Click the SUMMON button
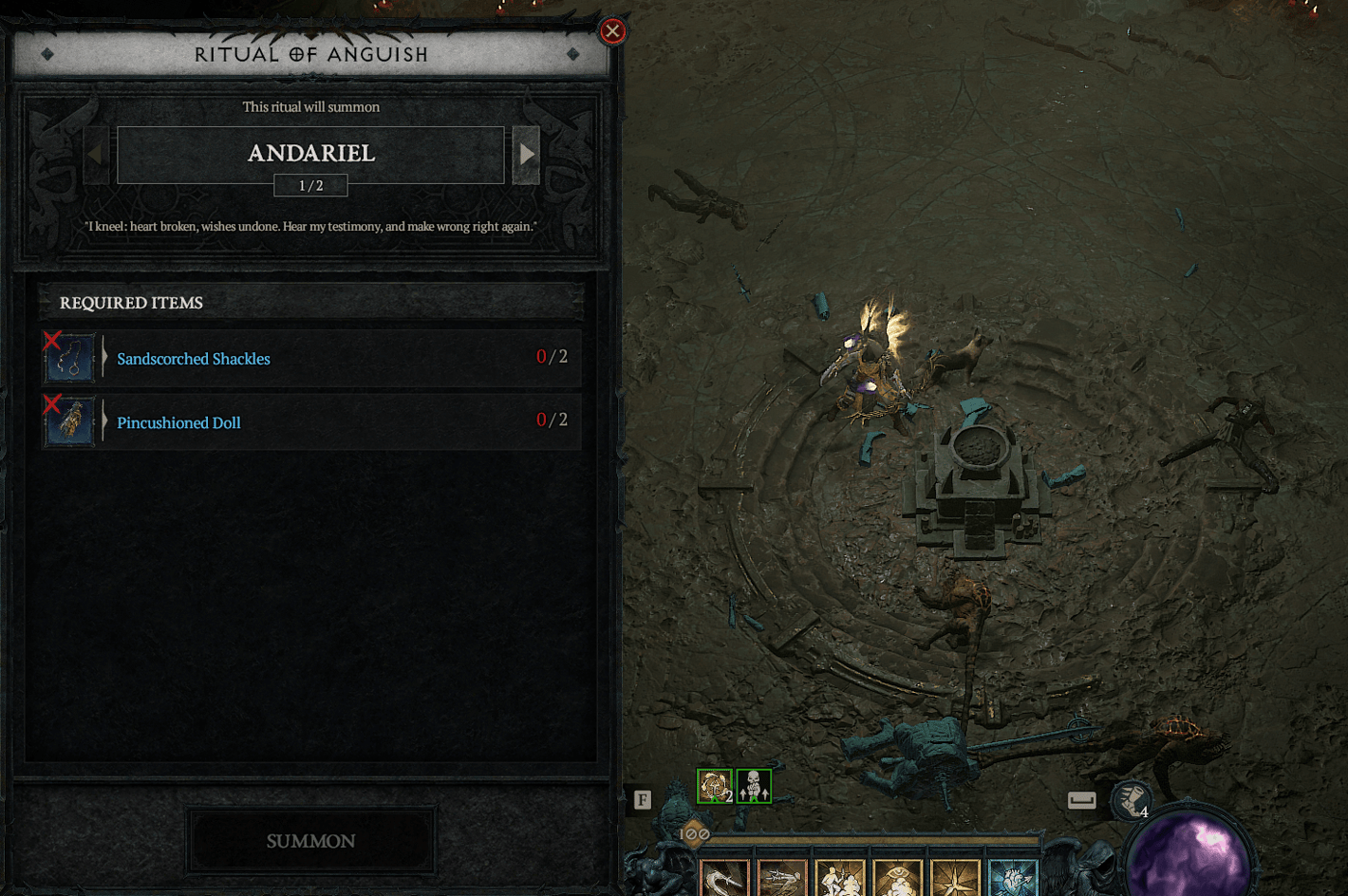This screenshot has width=1348, height=896. pos(311,841)
